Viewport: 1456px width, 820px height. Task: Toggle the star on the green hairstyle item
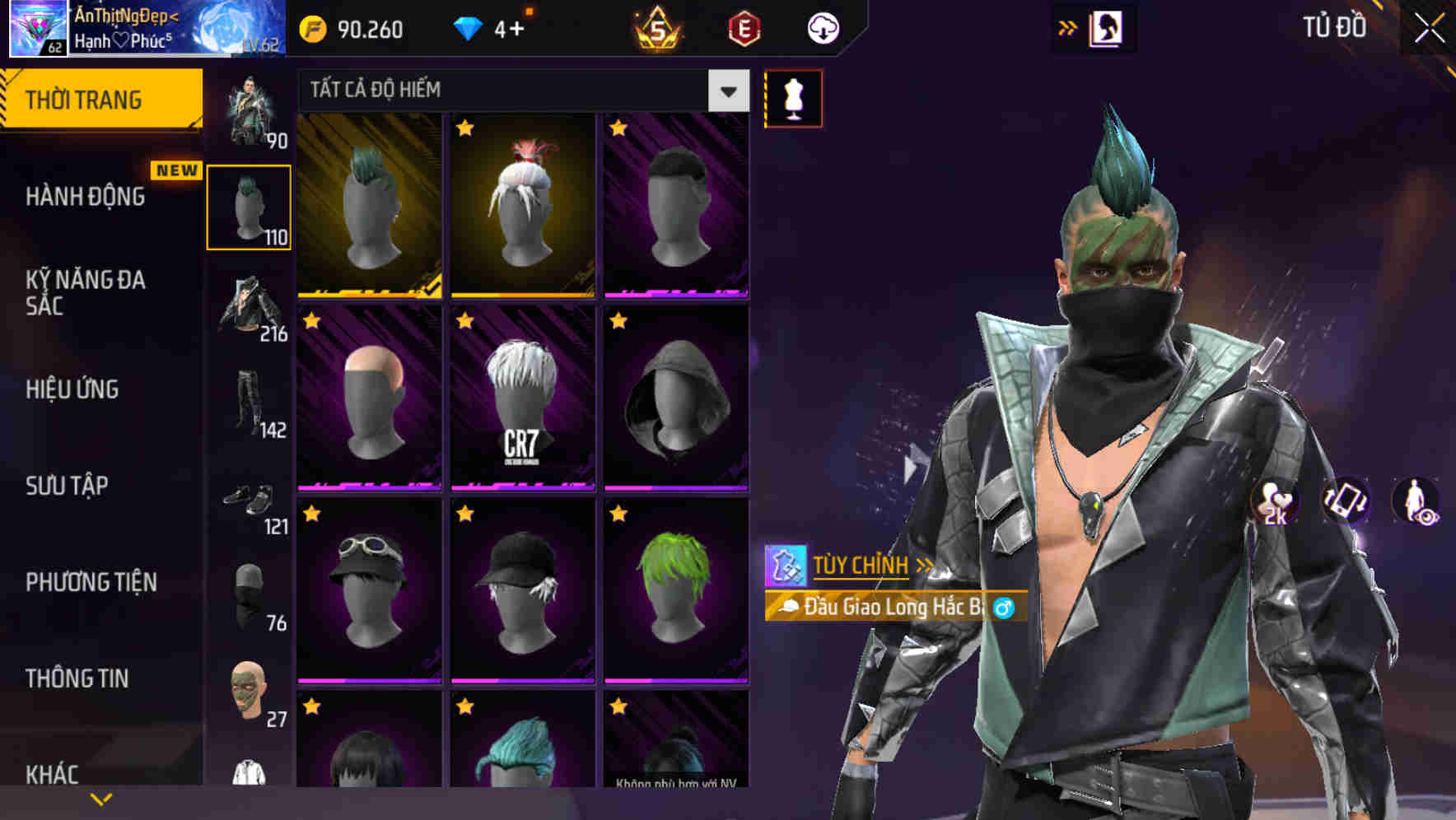[x=617, y=515]
